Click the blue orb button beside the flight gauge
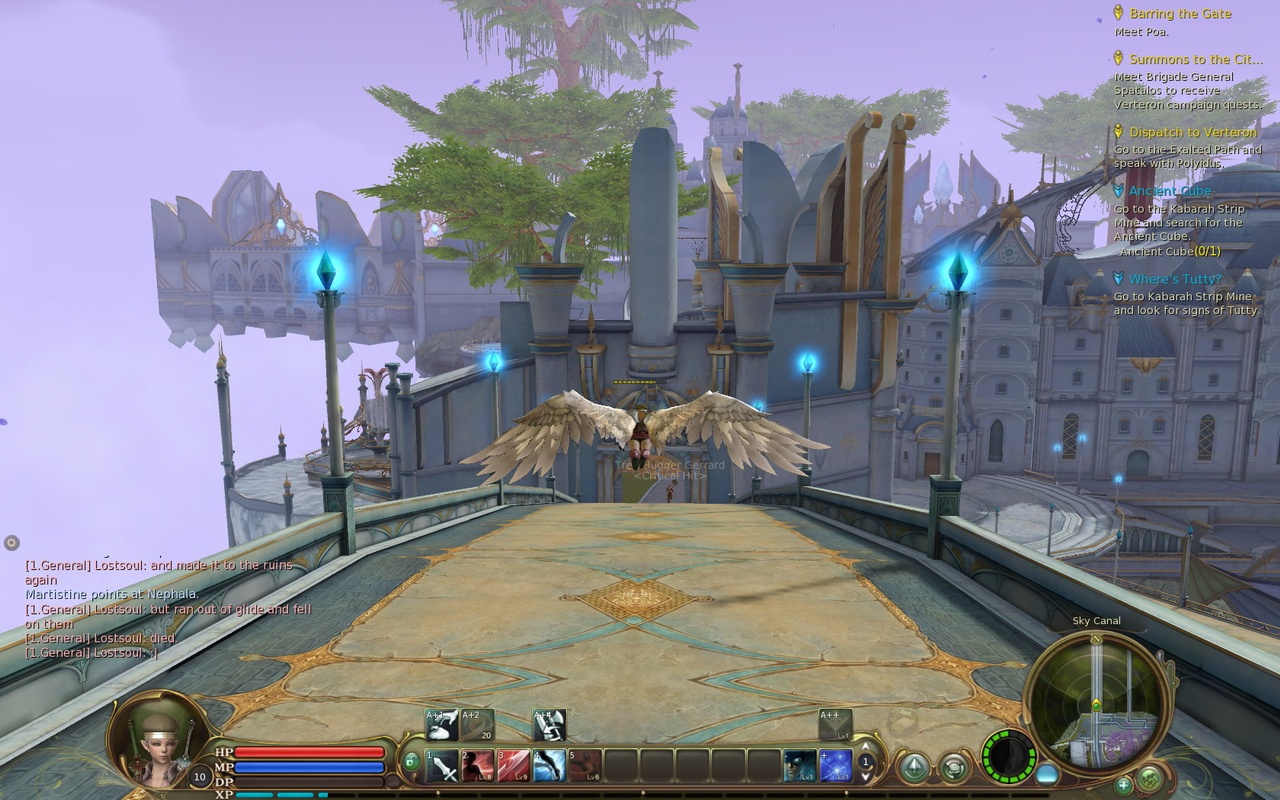The width and height of the screenshot is (1280, 800). tap(1047, 773)
